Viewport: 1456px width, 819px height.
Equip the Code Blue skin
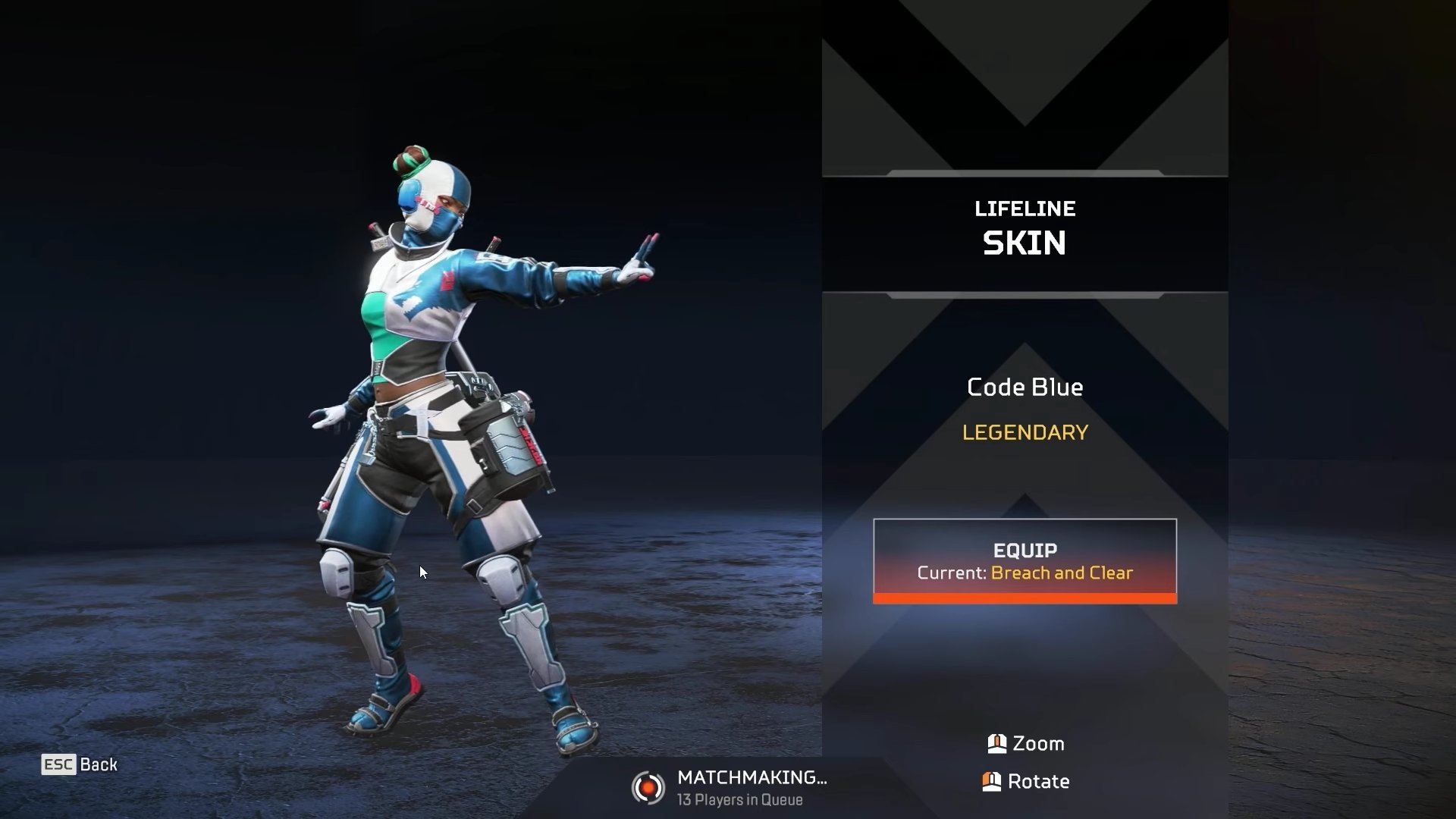(x=1025, y=560)
